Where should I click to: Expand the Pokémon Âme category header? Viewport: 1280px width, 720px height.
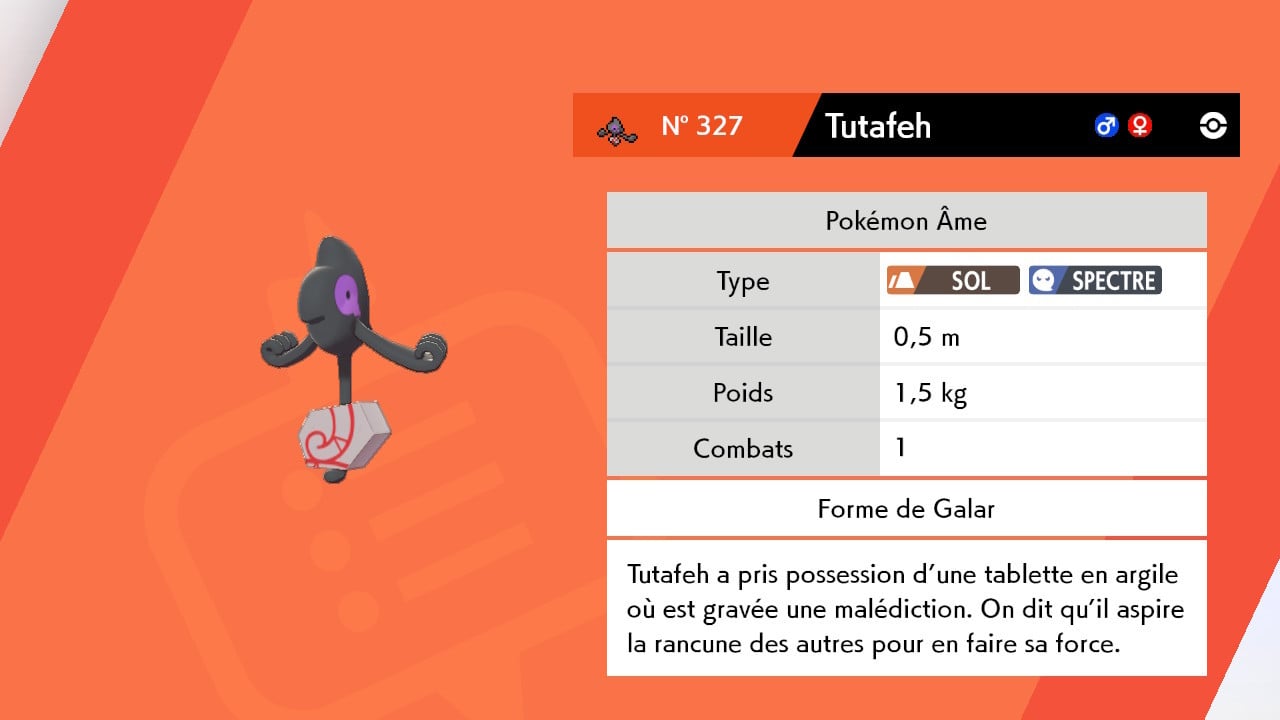[x=906, y=220]
